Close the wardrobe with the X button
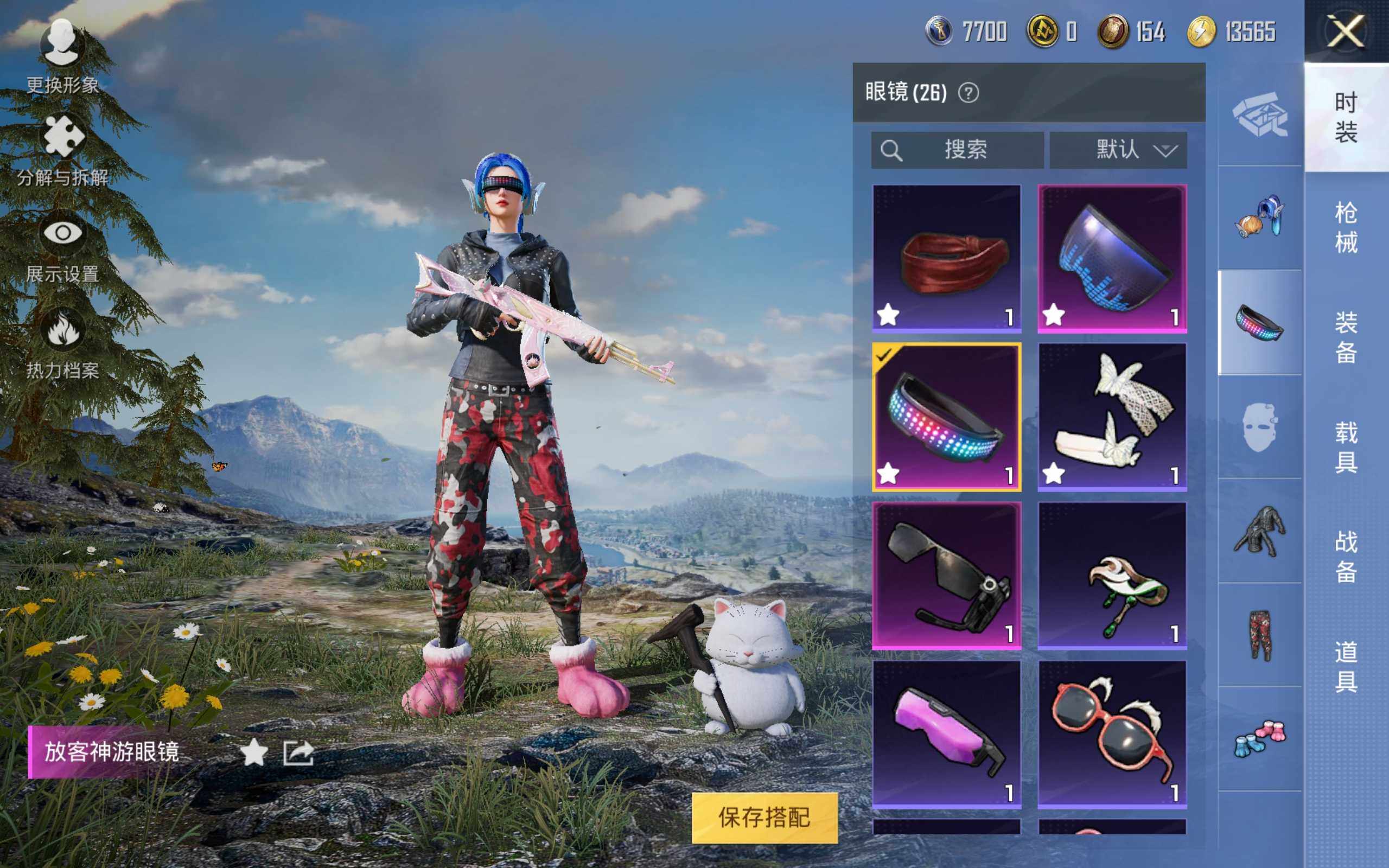1389x868 pixels. [x=1346, y=31]
